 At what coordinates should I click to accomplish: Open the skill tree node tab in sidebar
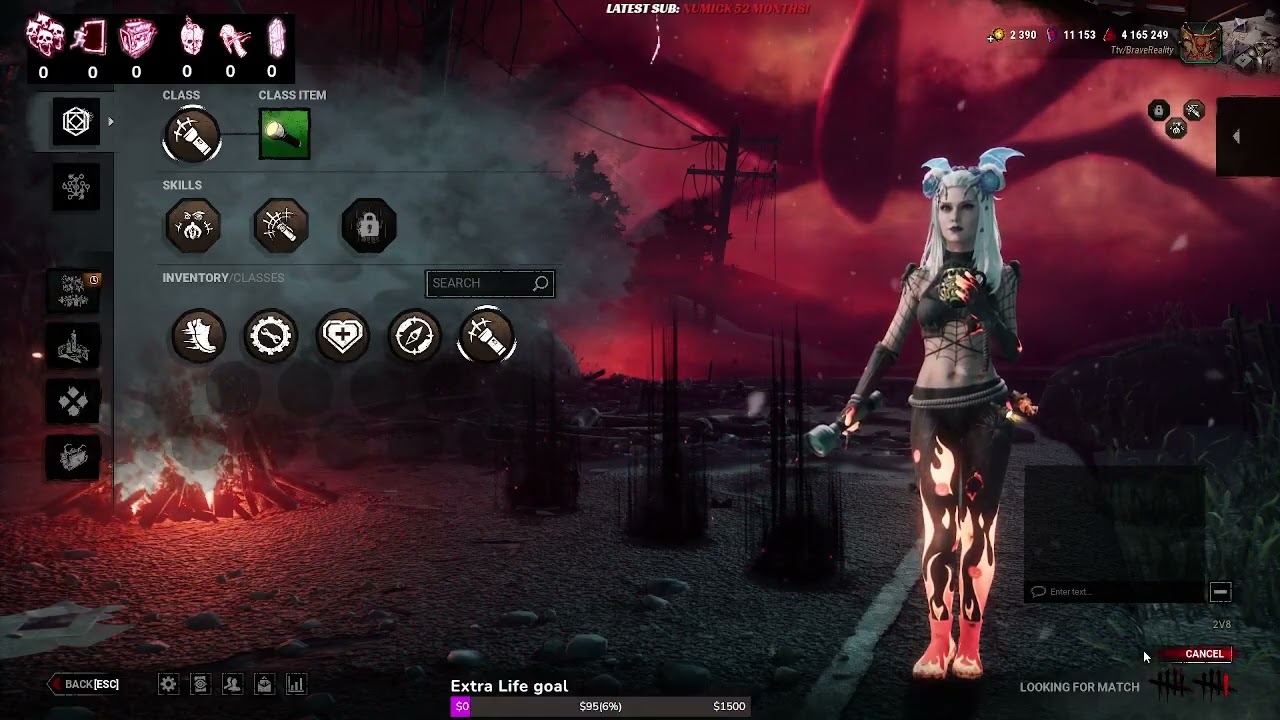point(76,187)
